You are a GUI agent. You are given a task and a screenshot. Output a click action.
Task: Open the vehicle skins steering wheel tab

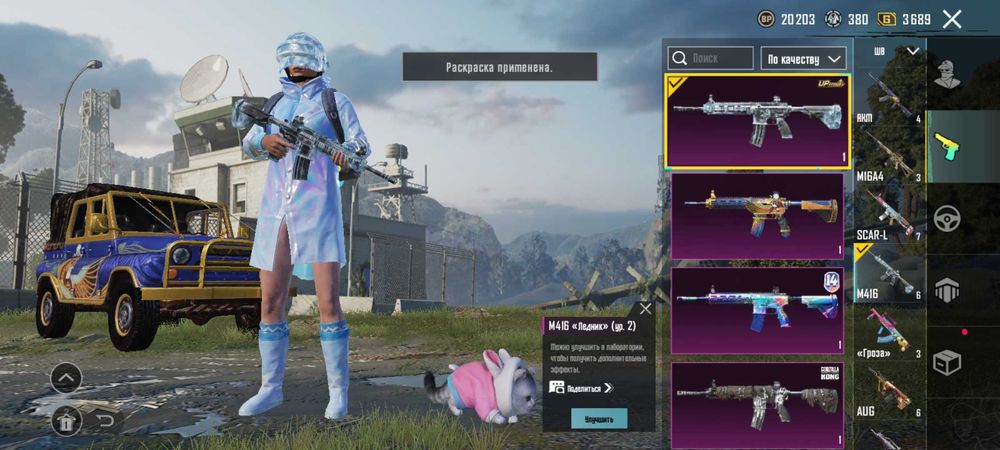[x=947, y=218]
